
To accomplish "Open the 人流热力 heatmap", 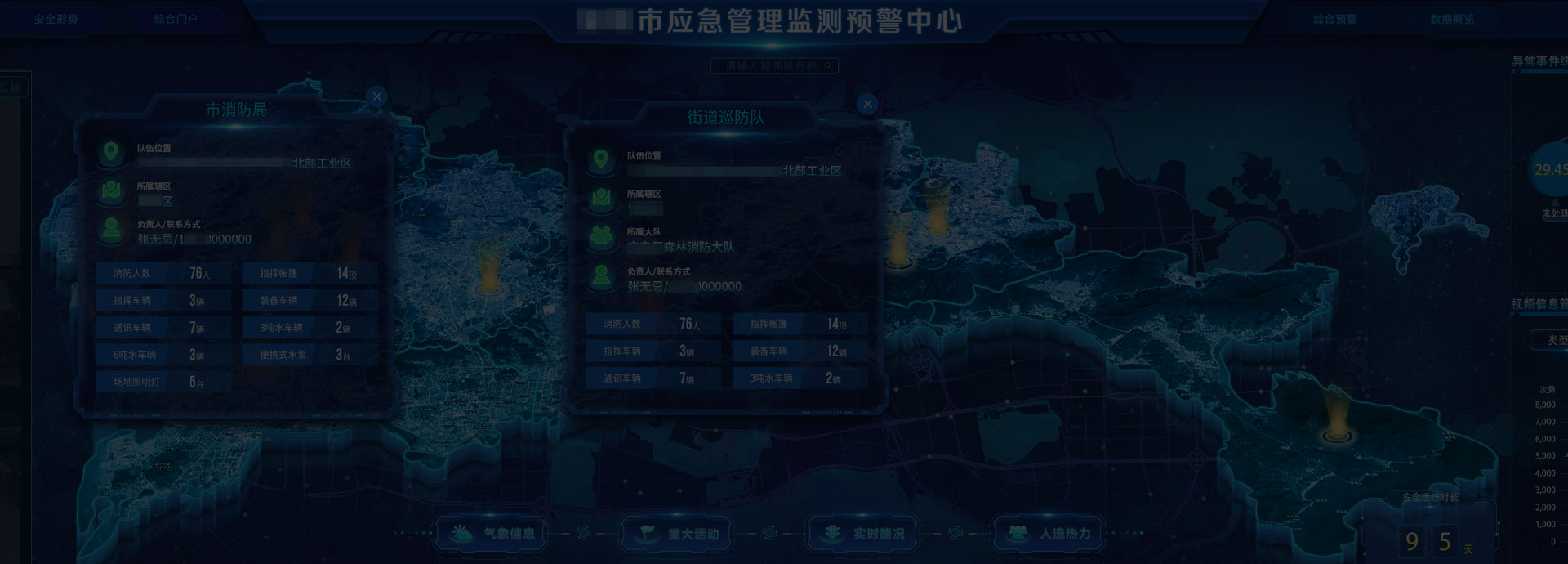I will (x=1049, y=534).
